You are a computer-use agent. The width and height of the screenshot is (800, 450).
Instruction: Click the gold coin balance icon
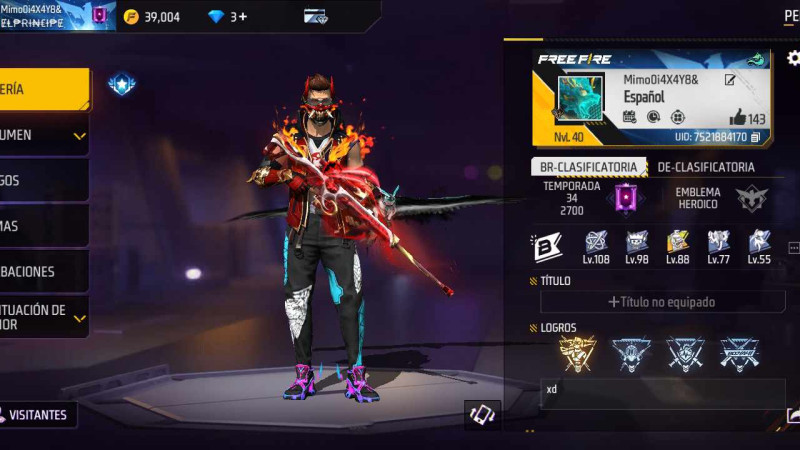click(131, 16)
